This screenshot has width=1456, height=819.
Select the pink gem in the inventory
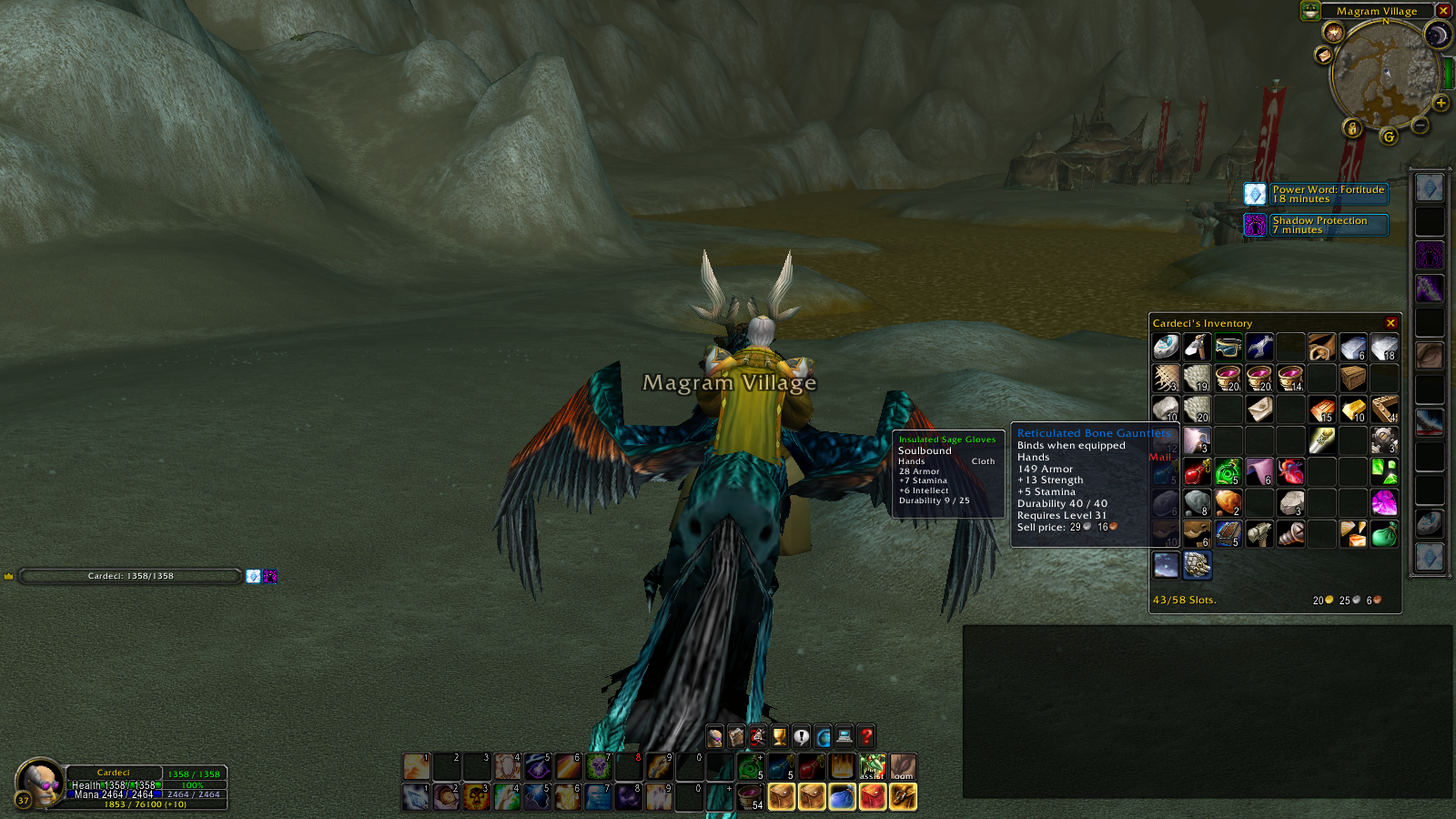(x=1383, y=501)
